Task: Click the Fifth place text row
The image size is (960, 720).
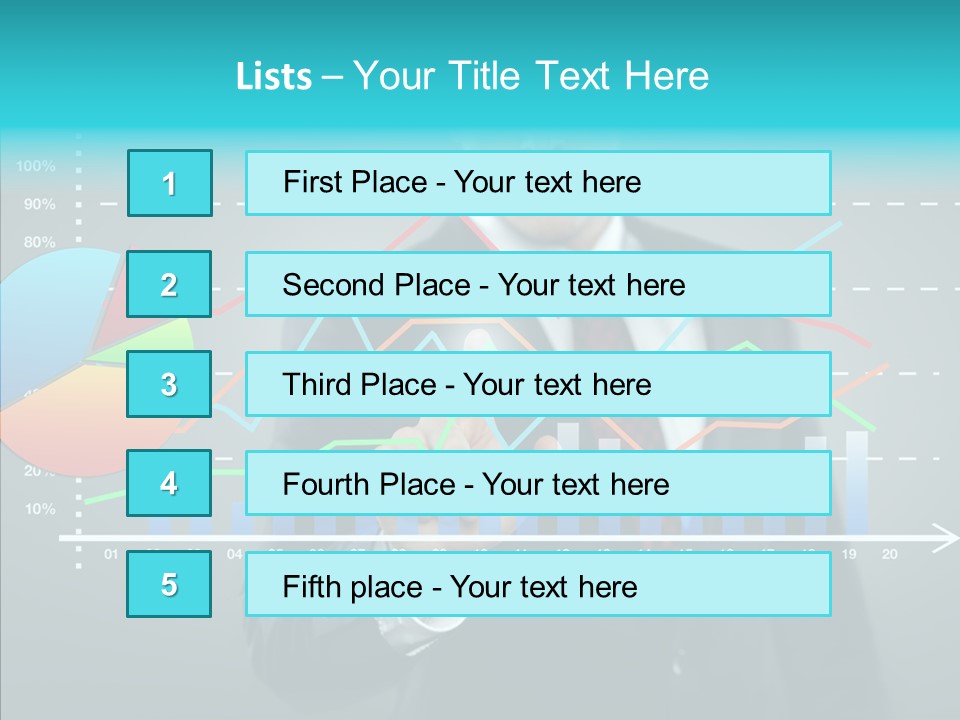Action: [x=538, y=584]
